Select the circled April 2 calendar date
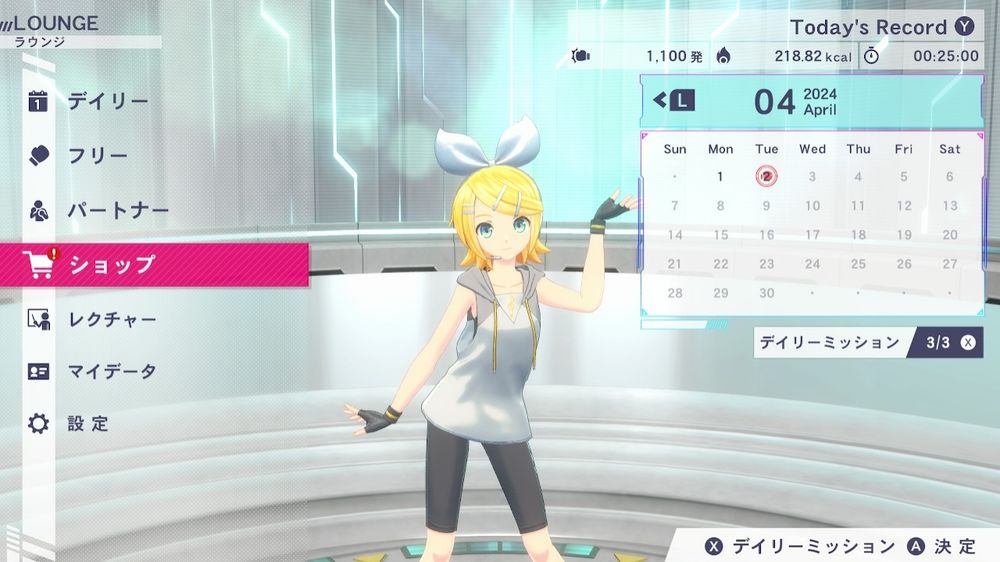 (x=766, y=177)
